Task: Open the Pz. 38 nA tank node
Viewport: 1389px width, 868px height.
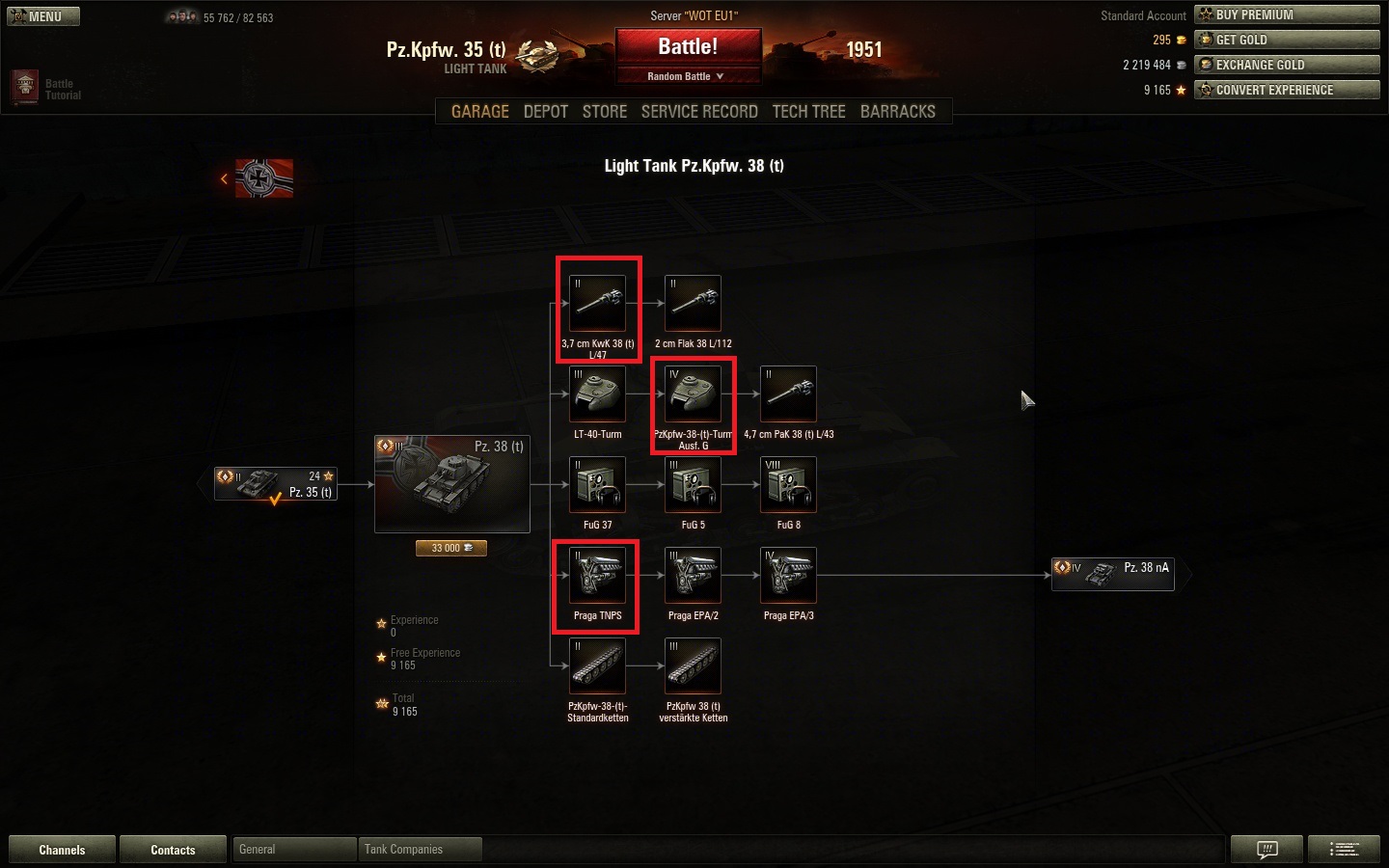Action: (1113, 574)
